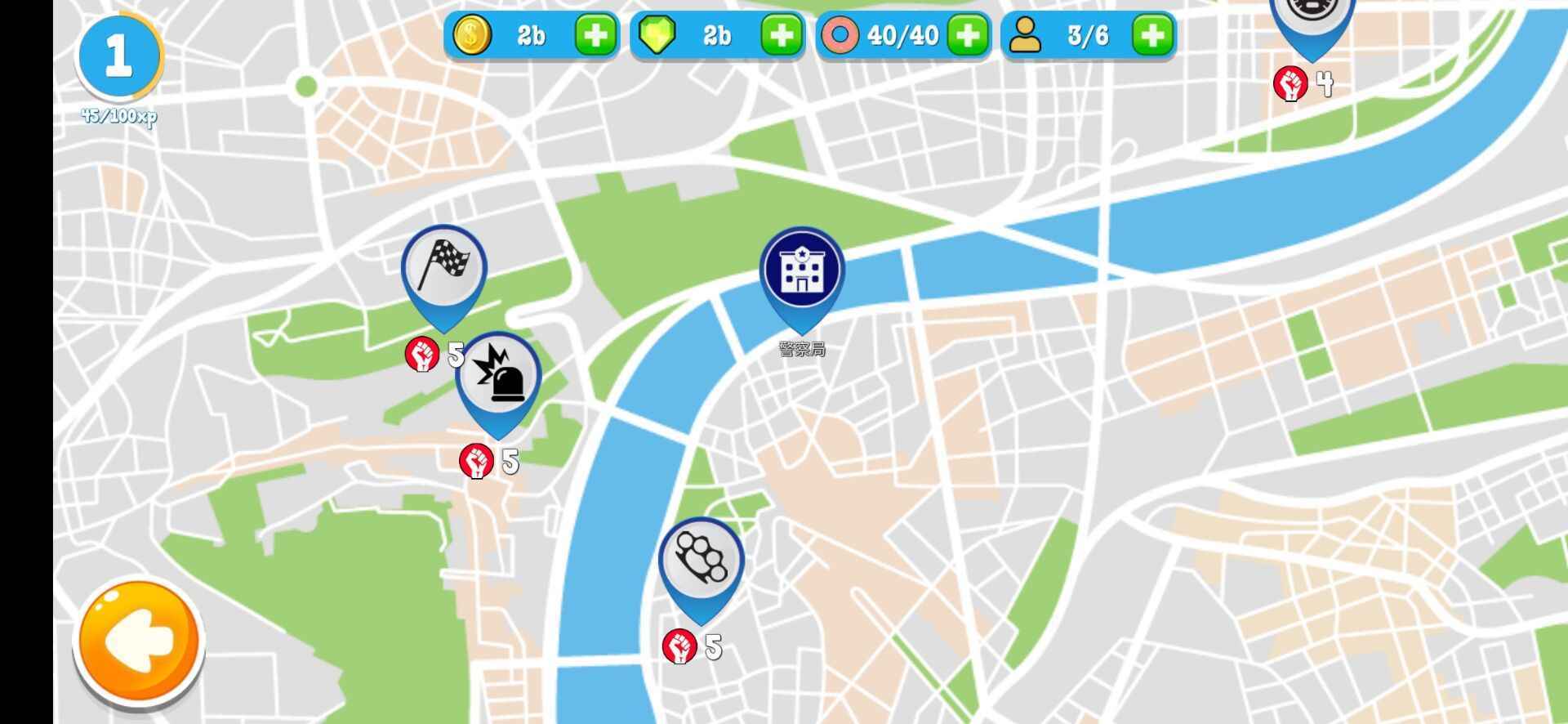Image resolution: width=1568 pixels, height=724 pixels.
Task: Open the police siren mission marker
Action: (498, 377)
